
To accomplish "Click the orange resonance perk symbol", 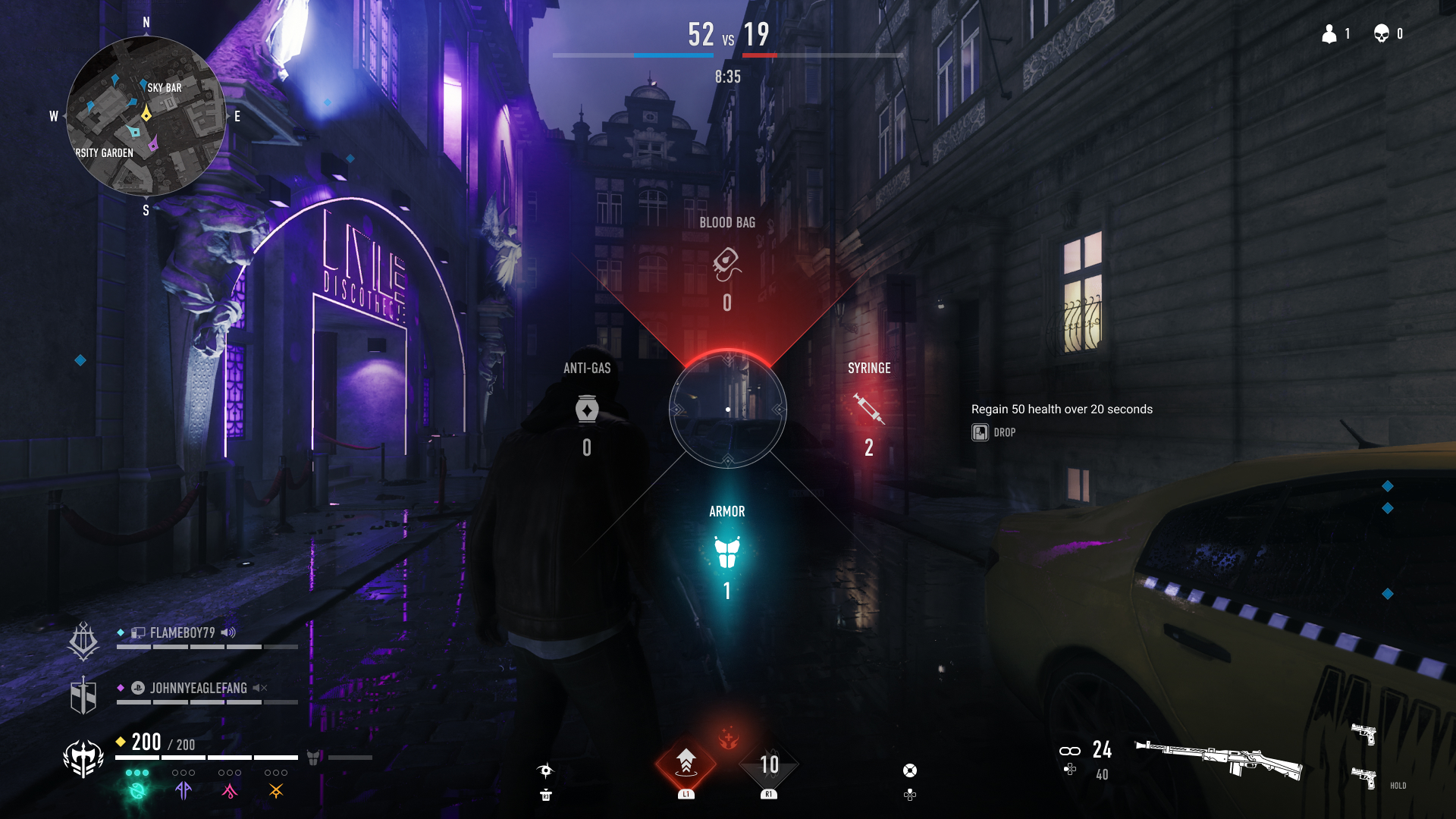I will (x=276, y=790).
